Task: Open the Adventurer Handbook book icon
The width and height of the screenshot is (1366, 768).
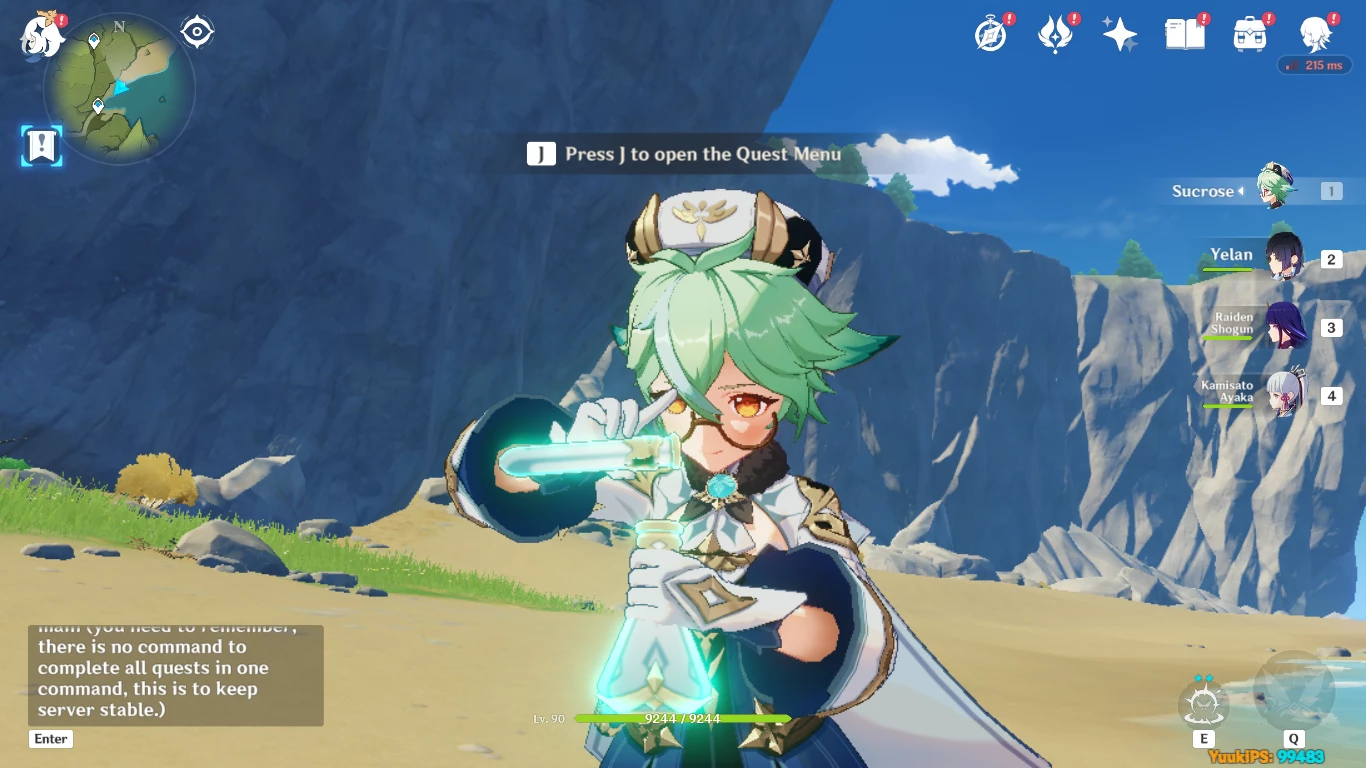Action: [1184, 35]
